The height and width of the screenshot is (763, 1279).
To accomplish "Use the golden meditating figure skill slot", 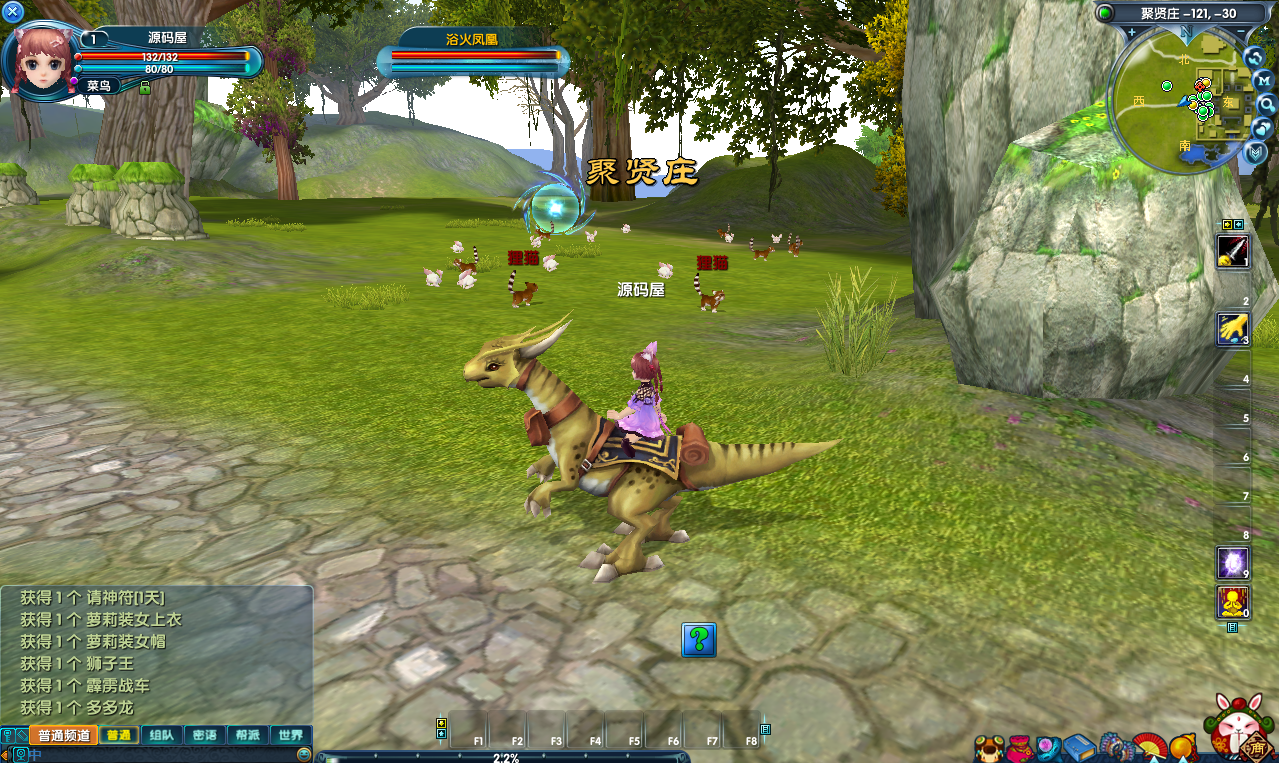I will (1233, 602).
